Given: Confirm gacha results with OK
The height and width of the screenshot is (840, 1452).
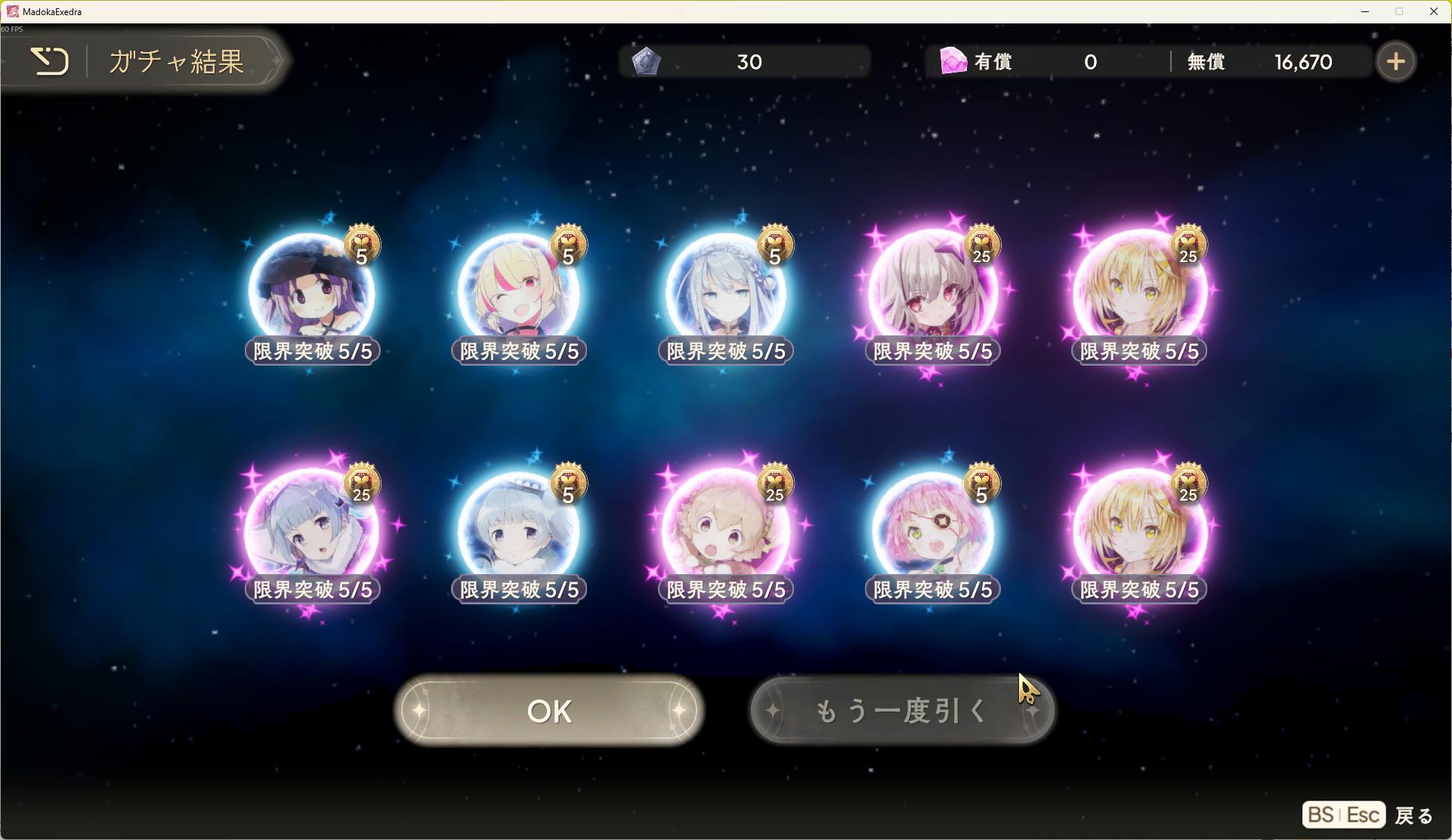Looking at the screenshot, I should pos(549,711).
